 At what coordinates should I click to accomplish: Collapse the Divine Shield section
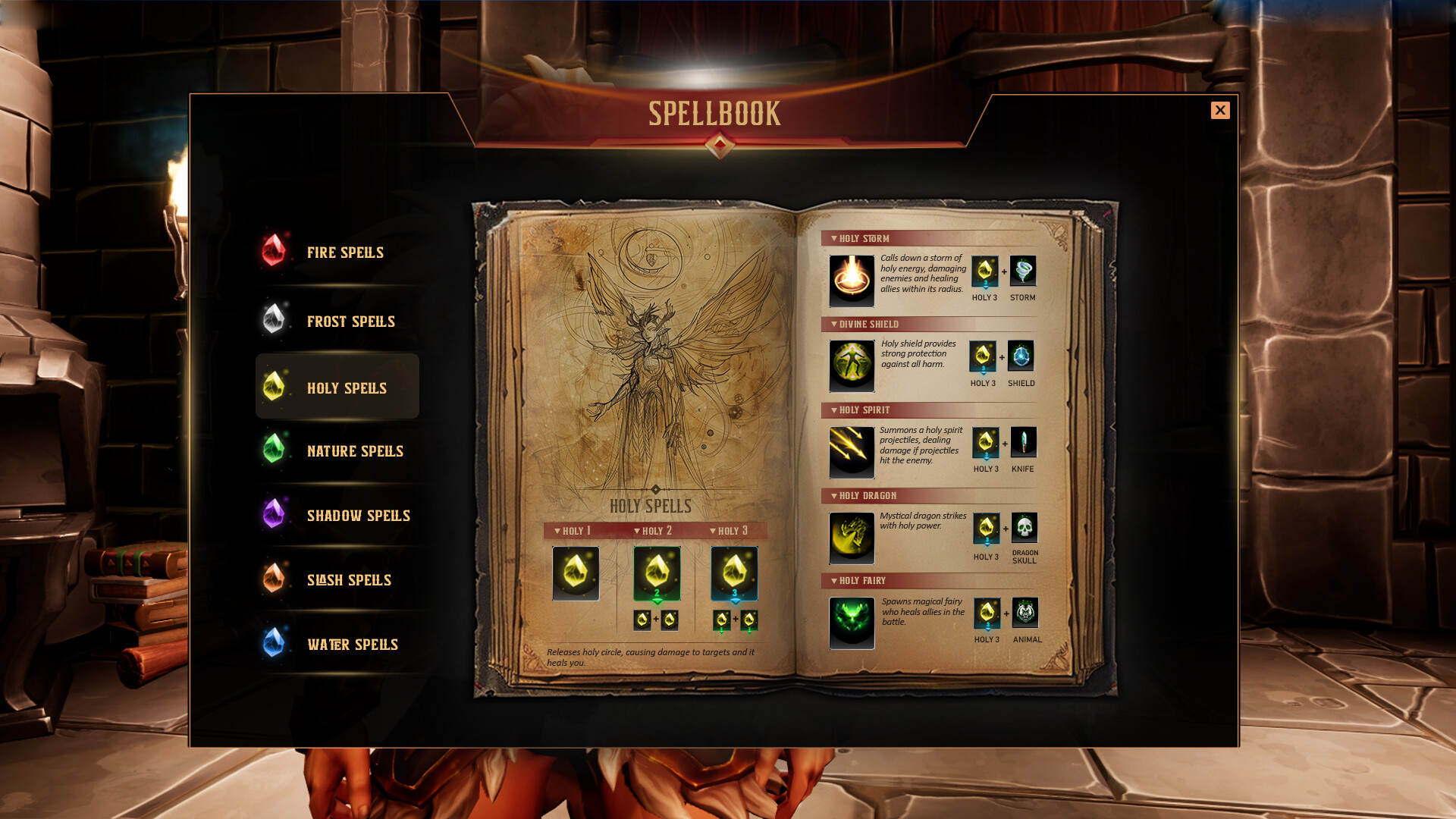coord(833,324)
